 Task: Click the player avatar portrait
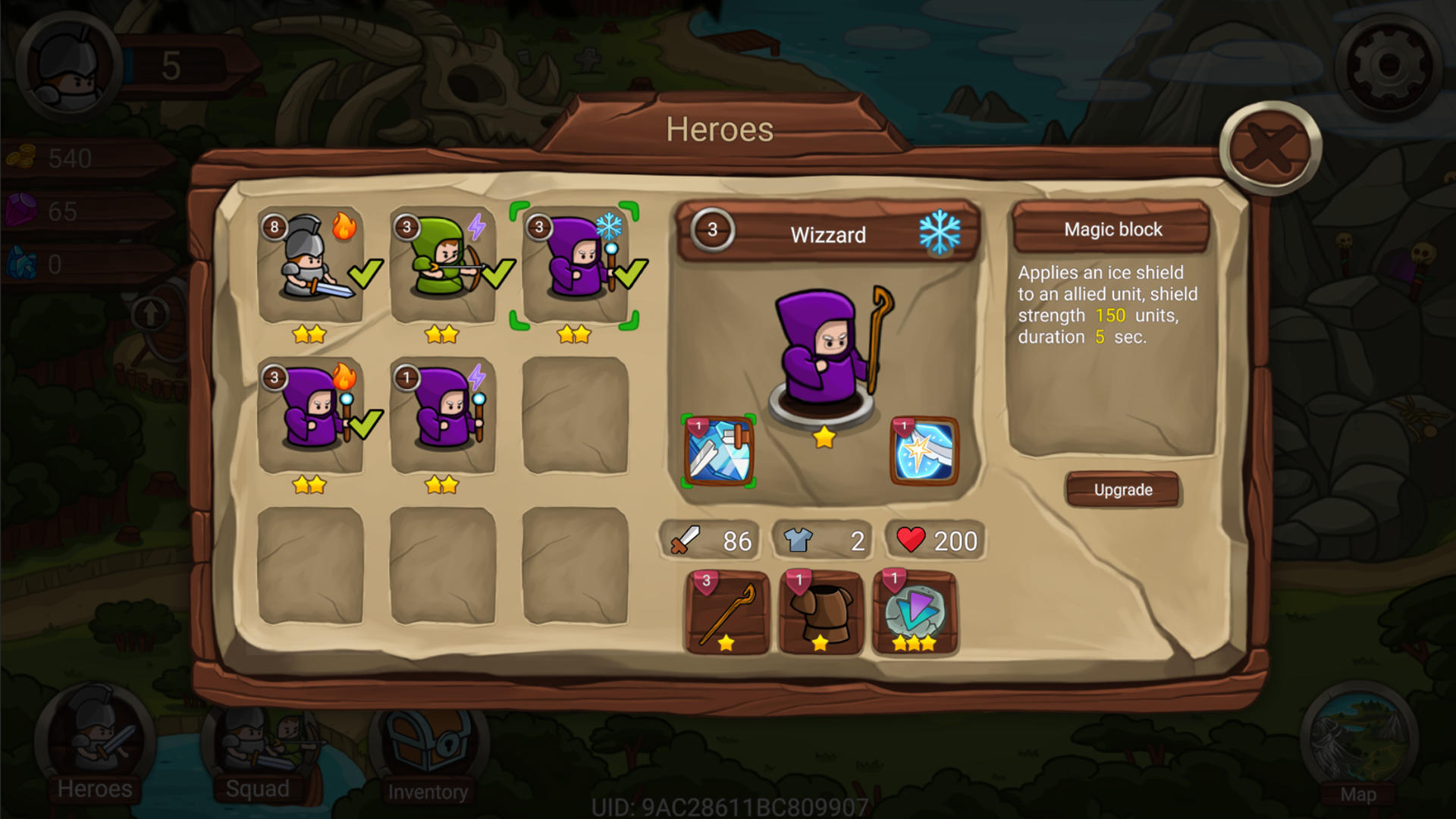click(x=67, y=64)
